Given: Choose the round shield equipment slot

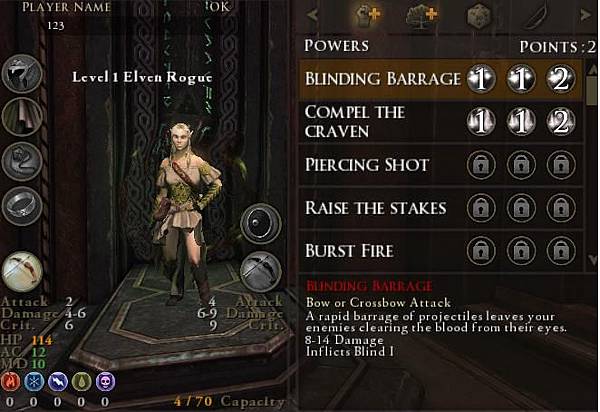Looking at the screenshot, I should pos(260,222).
